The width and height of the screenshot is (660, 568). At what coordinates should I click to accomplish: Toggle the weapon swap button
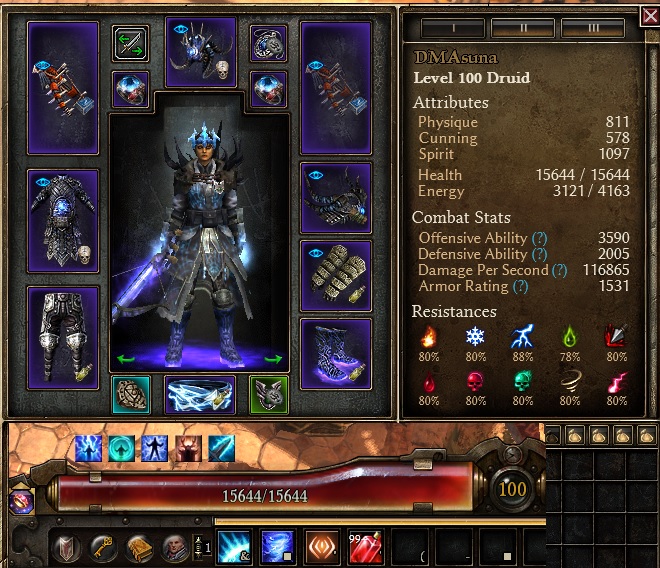[130, 44]
